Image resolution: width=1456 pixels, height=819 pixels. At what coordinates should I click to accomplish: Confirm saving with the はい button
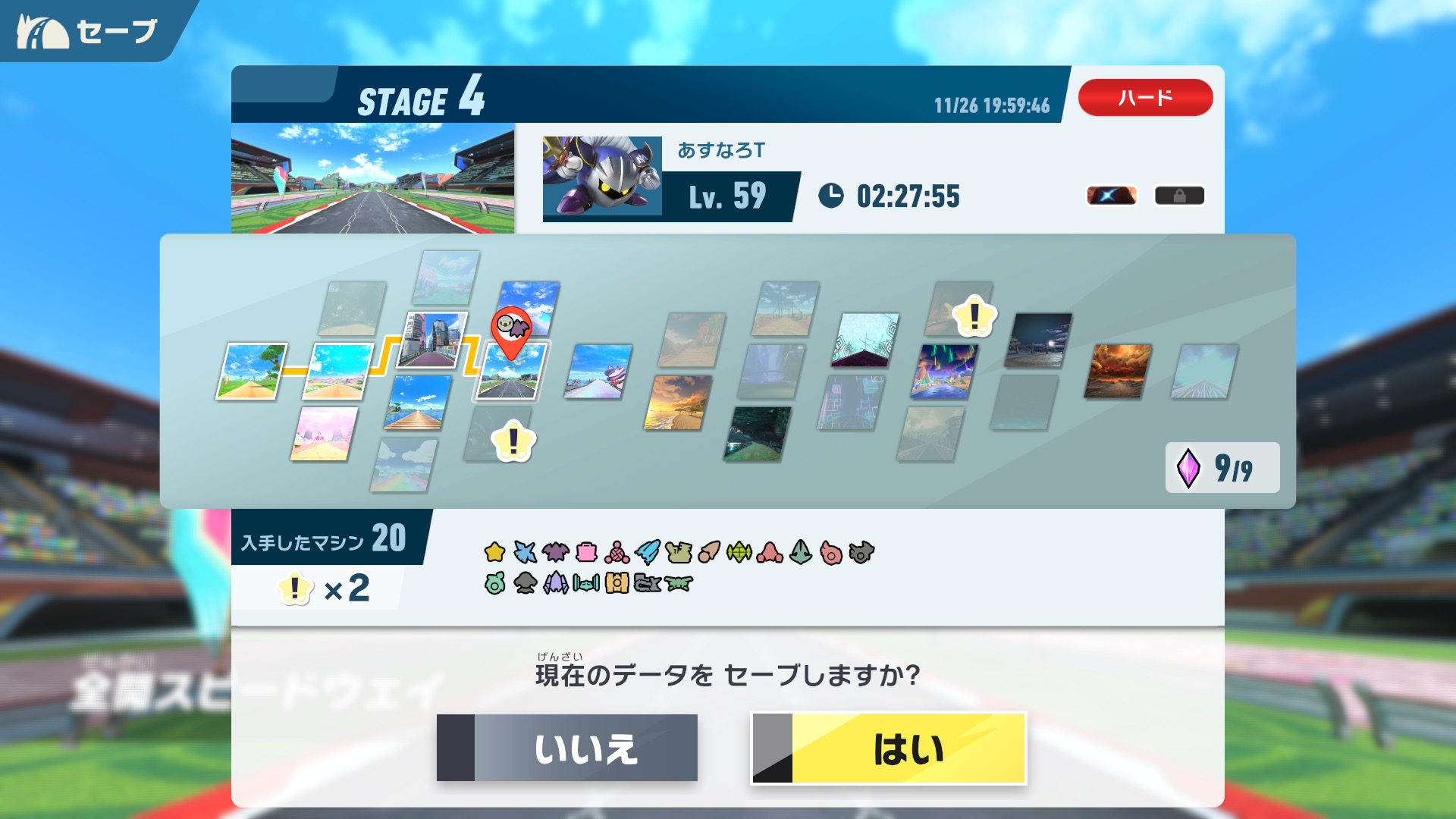pyautogui.click(x=889, y=748)
